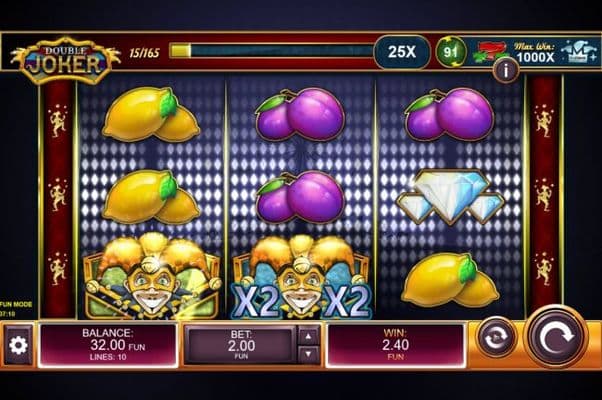602x400 pixels.
Task: Select the 2.00 FUN bet field
Action: point(240,345)
